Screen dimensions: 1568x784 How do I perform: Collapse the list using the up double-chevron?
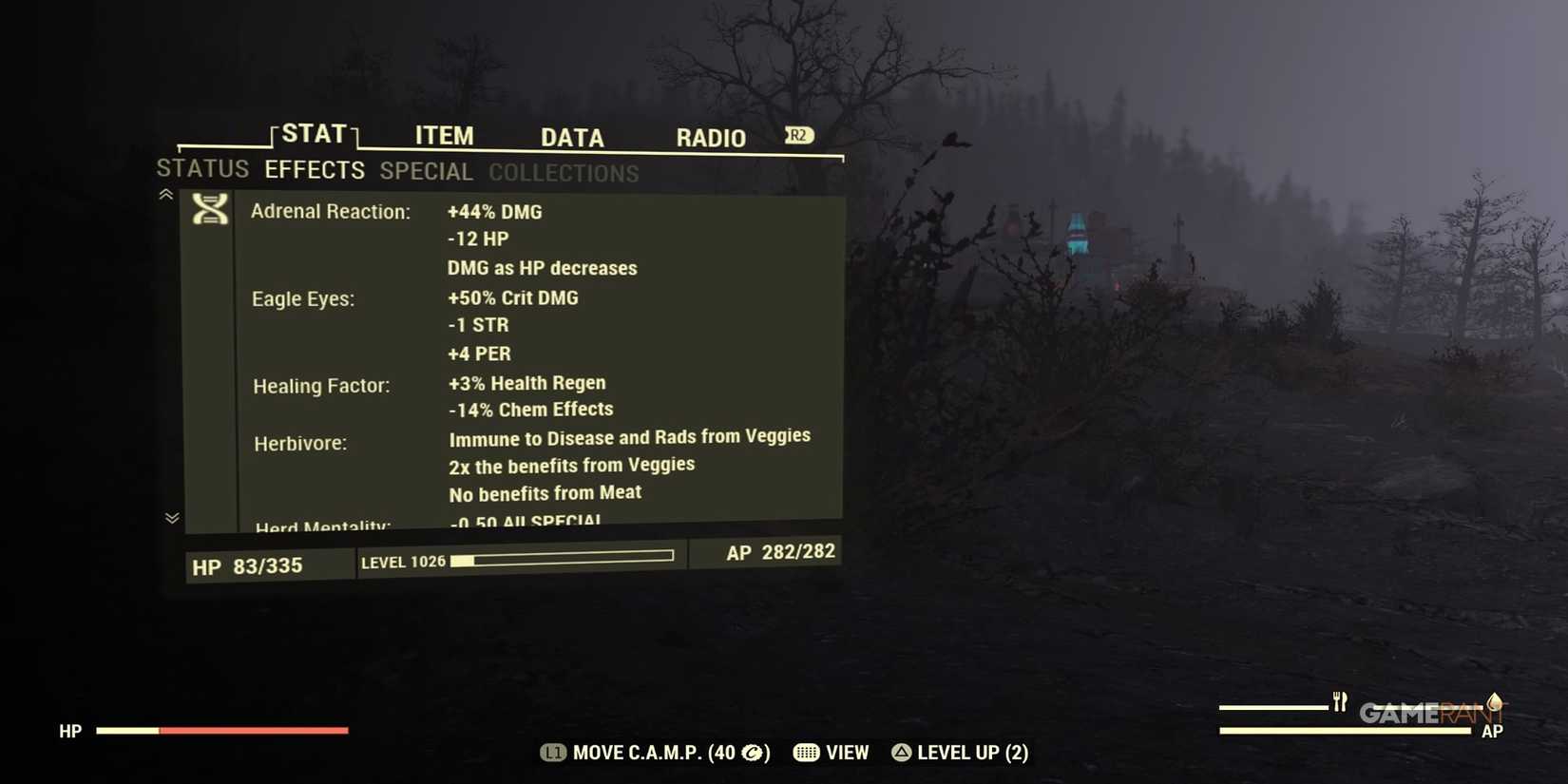165,194
